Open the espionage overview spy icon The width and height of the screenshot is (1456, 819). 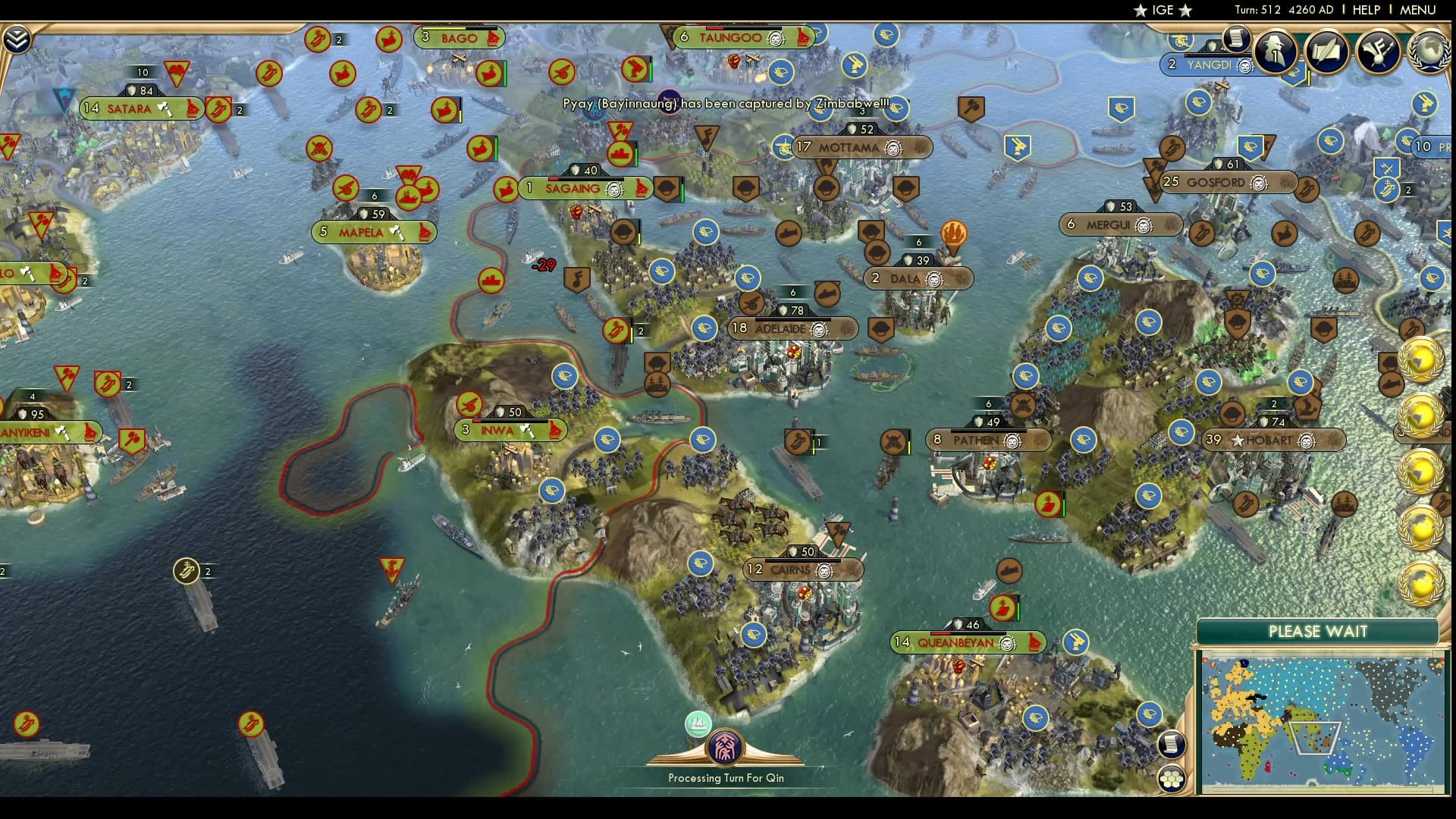1275,51
